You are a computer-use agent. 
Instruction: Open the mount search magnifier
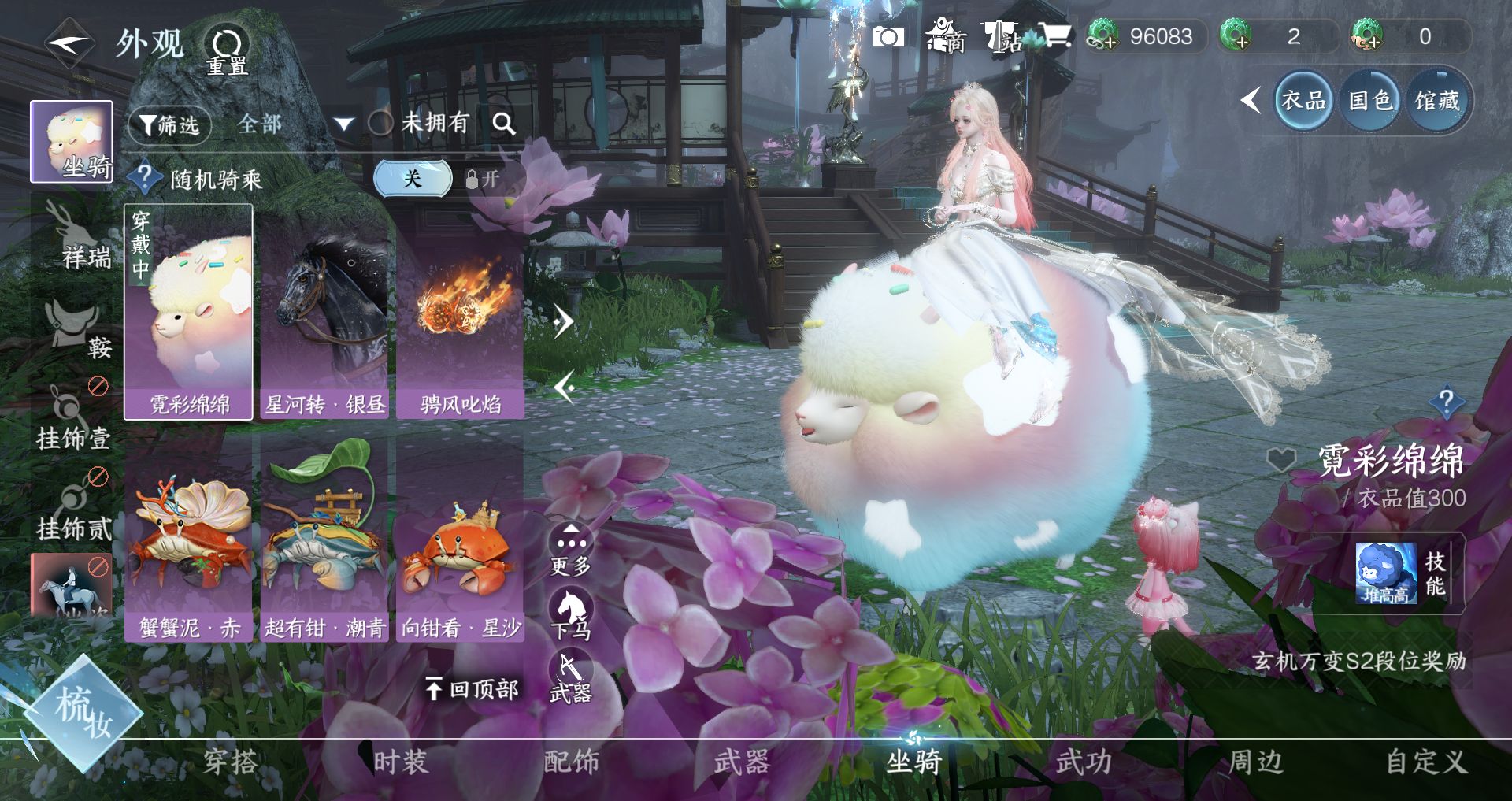click(504, 124)
